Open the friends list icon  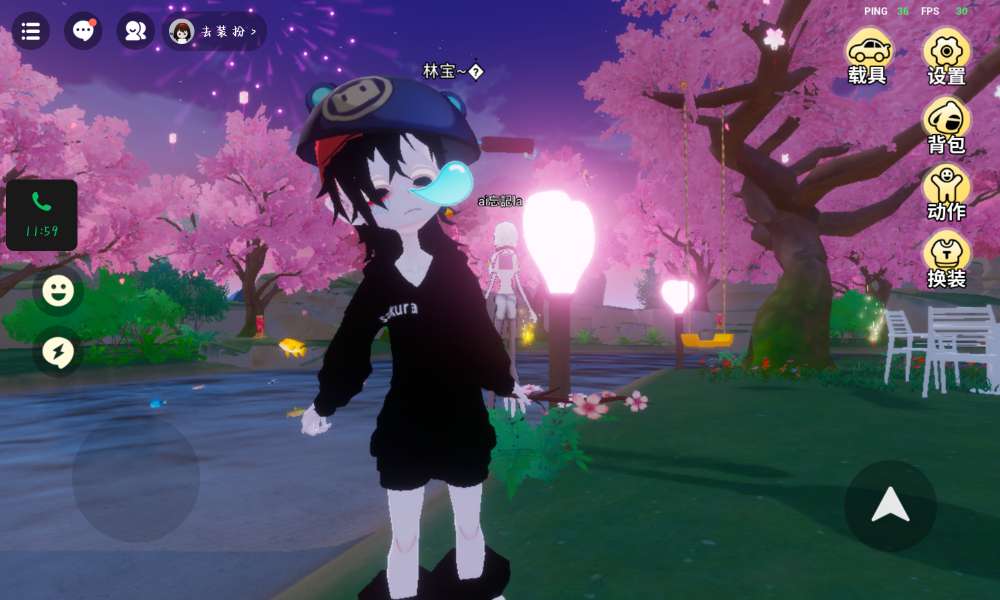tap(135, 31)
